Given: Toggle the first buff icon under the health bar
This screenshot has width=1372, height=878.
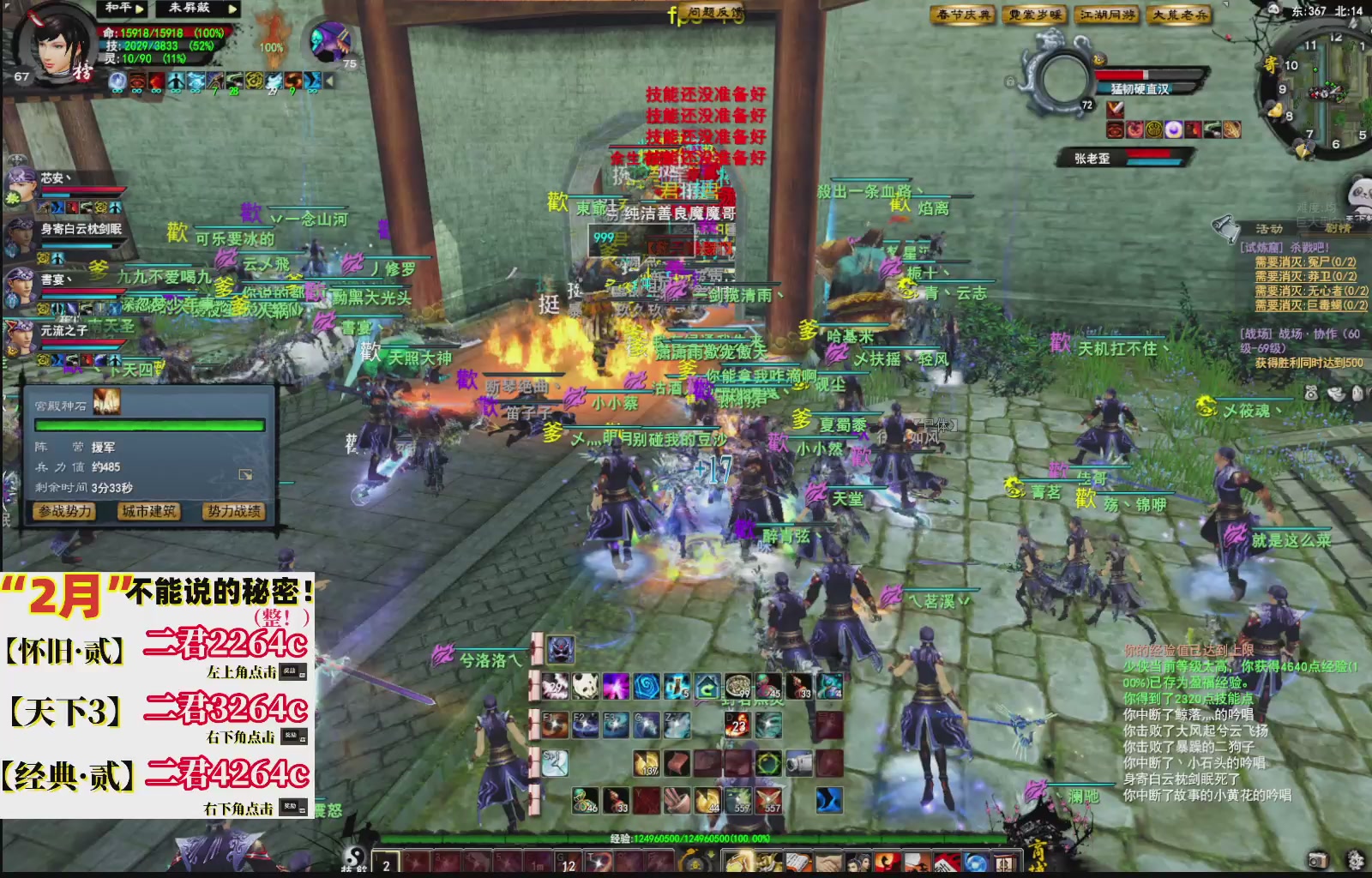Looking at the screenshot, I should (117, 81).
